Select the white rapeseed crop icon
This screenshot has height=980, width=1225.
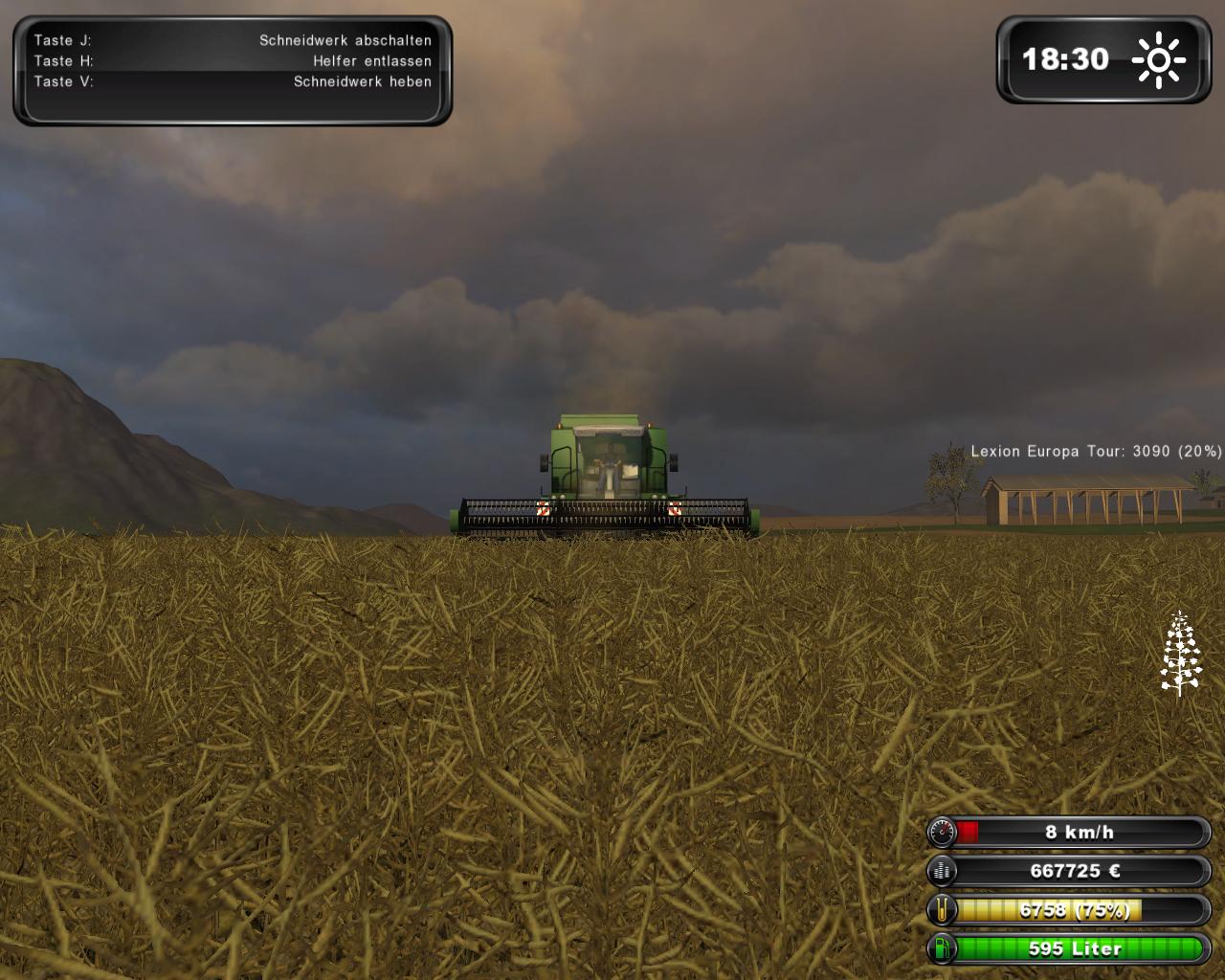pyautogui.click(x=1181, y=653)
